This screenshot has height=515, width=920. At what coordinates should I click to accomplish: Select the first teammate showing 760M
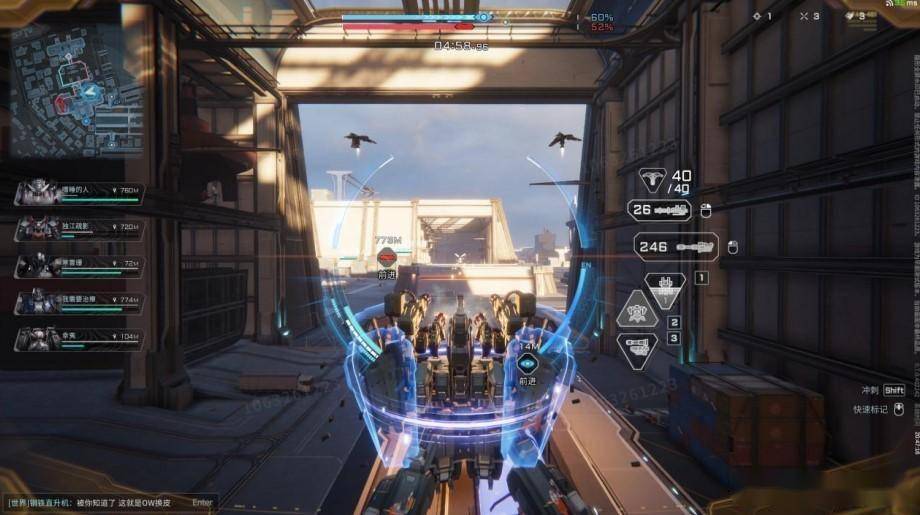(x=78, y=191)
